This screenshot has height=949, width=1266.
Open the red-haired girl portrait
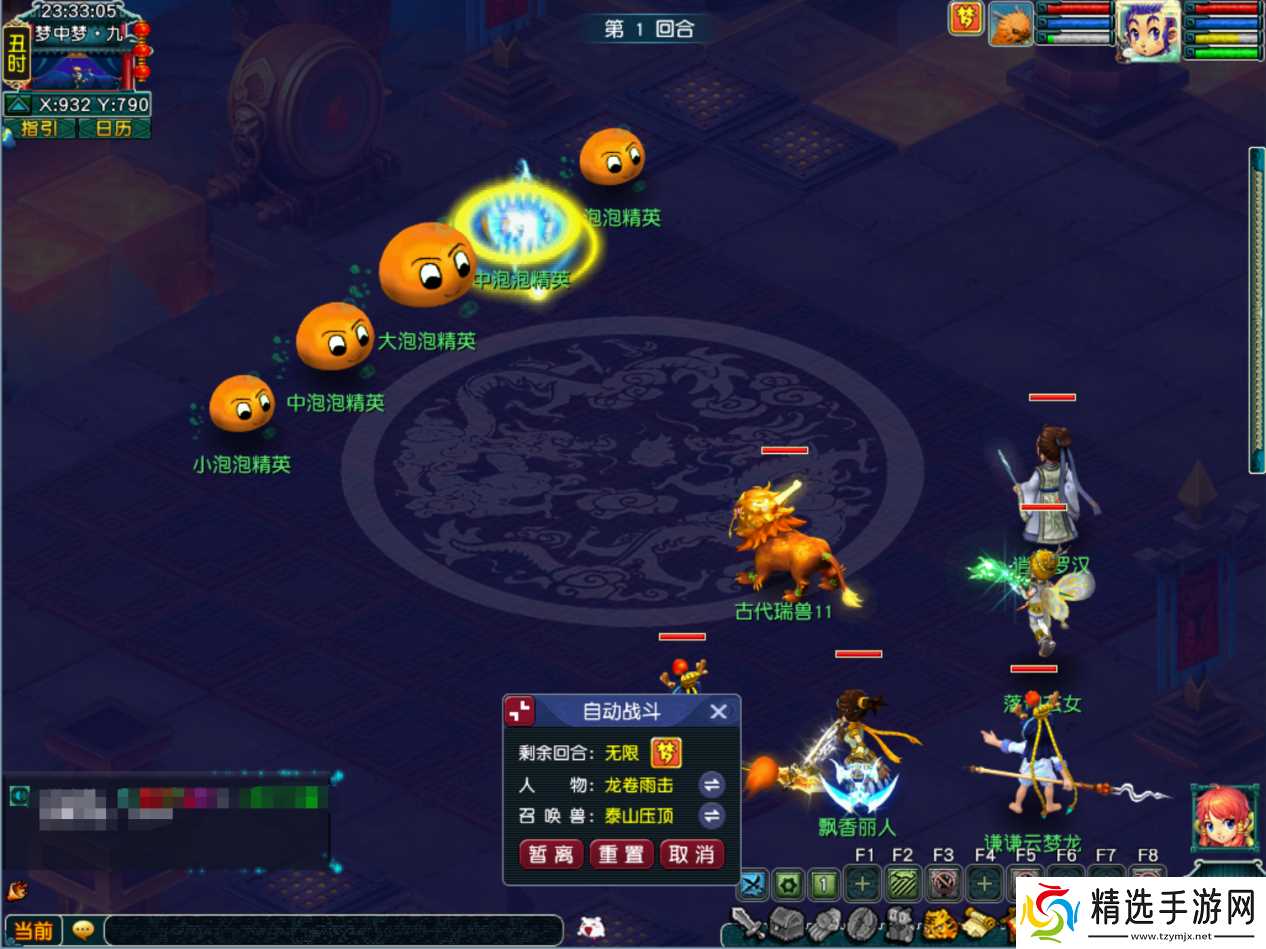point(1224,819)
